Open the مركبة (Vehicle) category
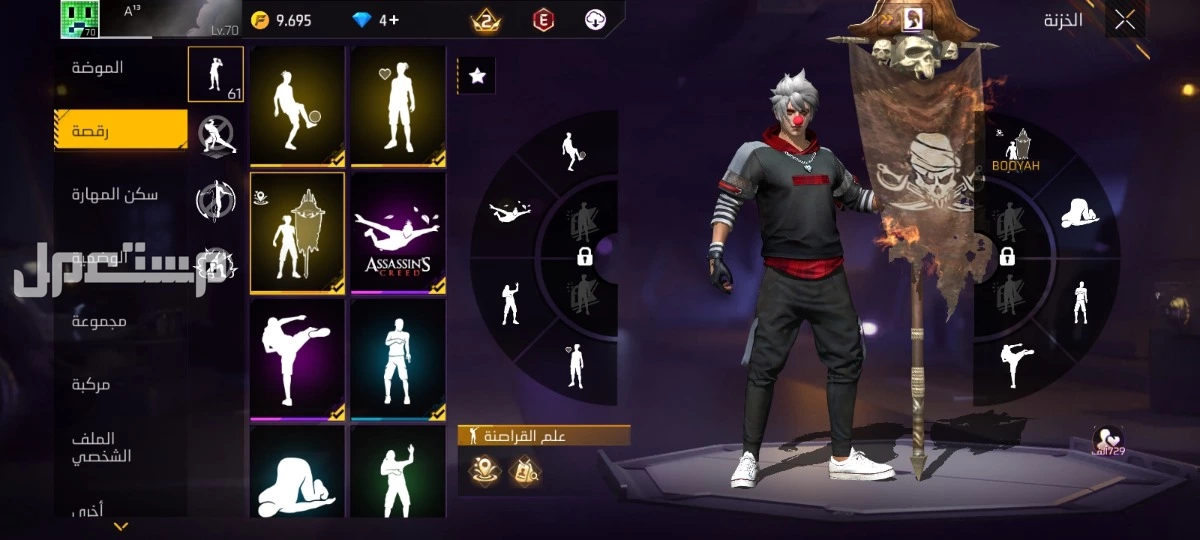Screen dimensions: 1200x540 (90, 384)
